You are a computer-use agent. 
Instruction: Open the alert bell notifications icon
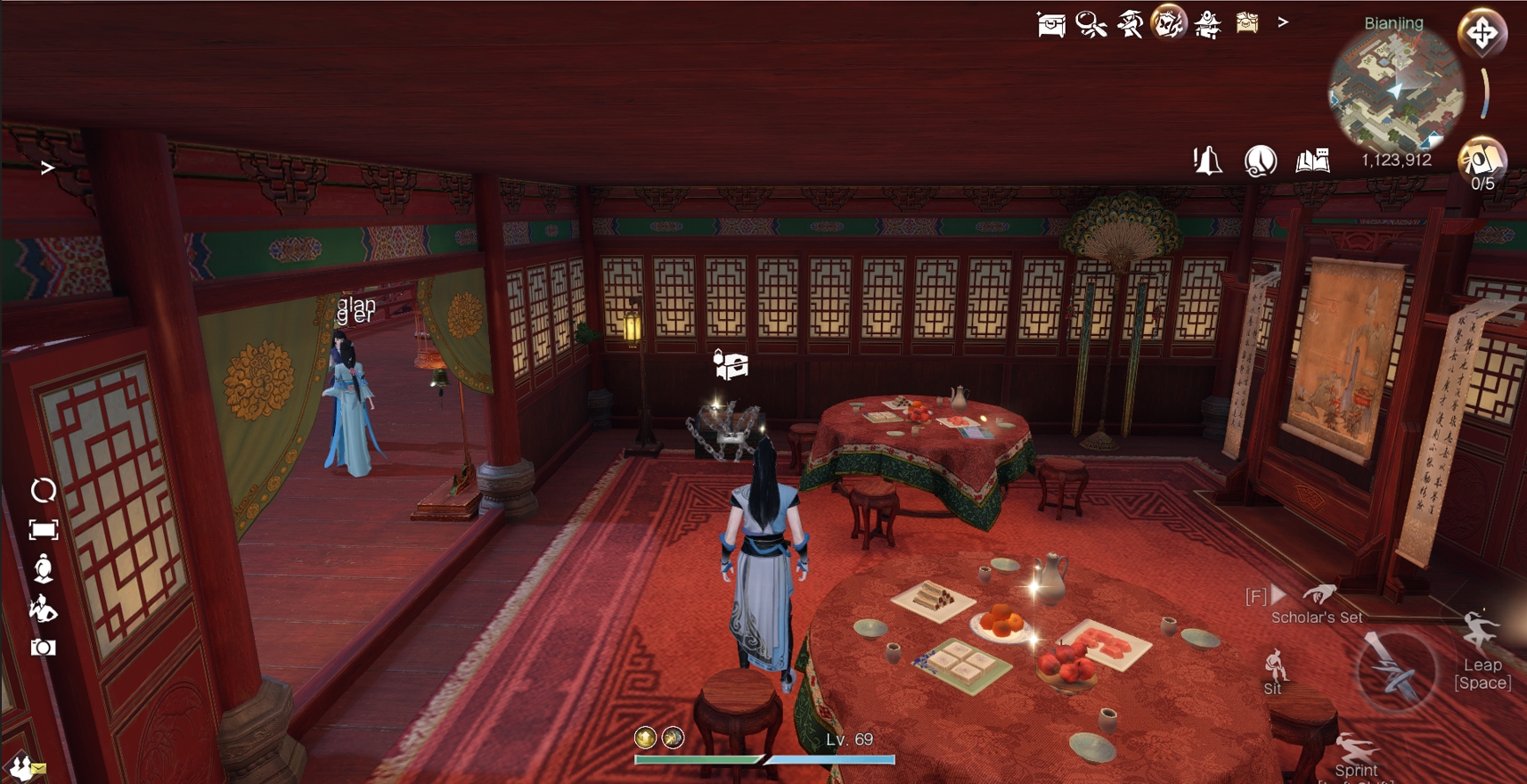pos(1207,161)
